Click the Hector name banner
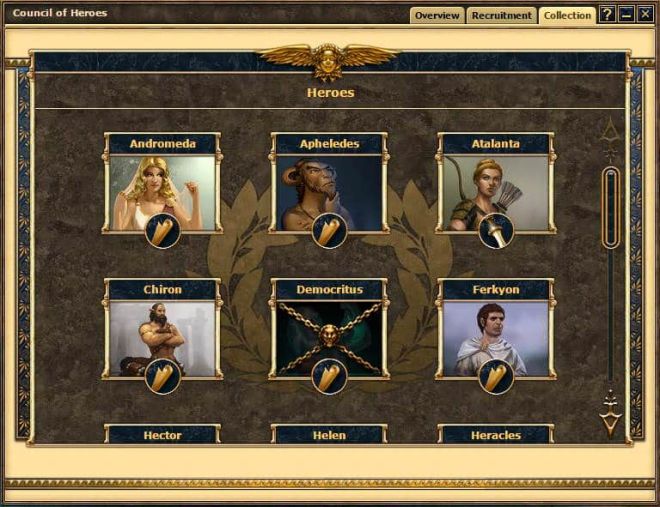The width and height of the screenshot is (660, 507). [x=162, y=436]
